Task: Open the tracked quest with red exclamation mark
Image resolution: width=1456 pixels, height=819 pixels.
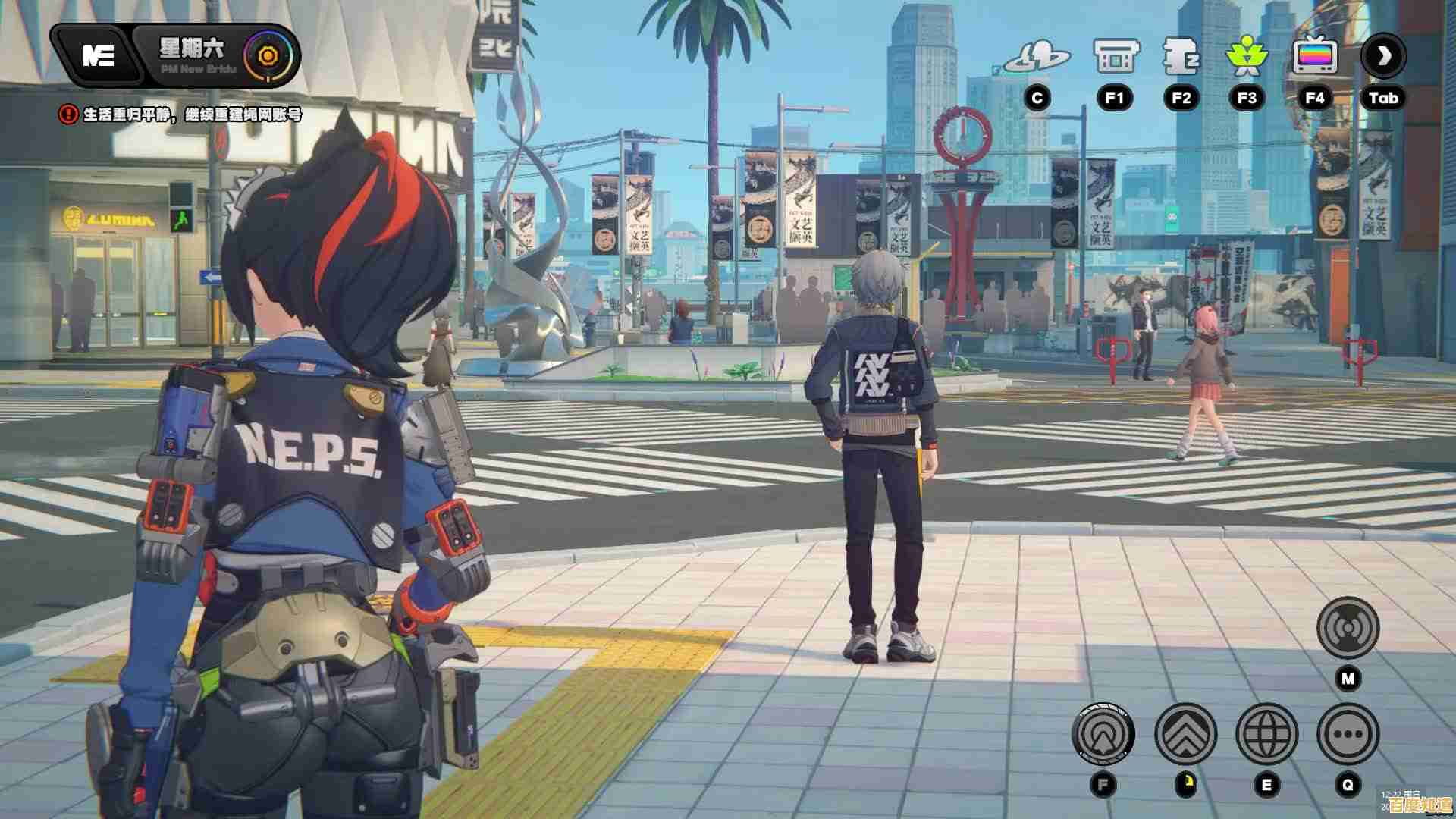Action: pyautogui.click(x=182, y=115)
